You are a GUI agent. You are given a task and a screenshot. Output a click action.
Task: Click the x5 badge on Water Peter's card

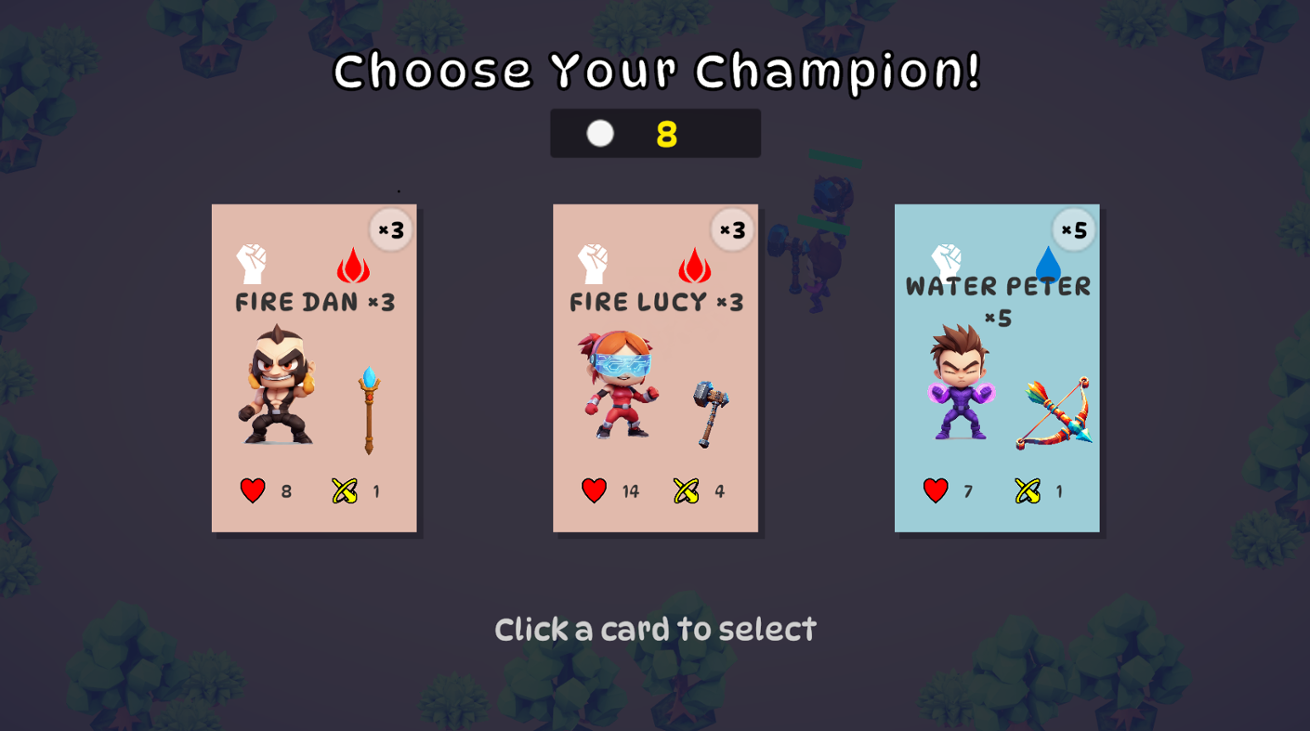[1072, 230]
